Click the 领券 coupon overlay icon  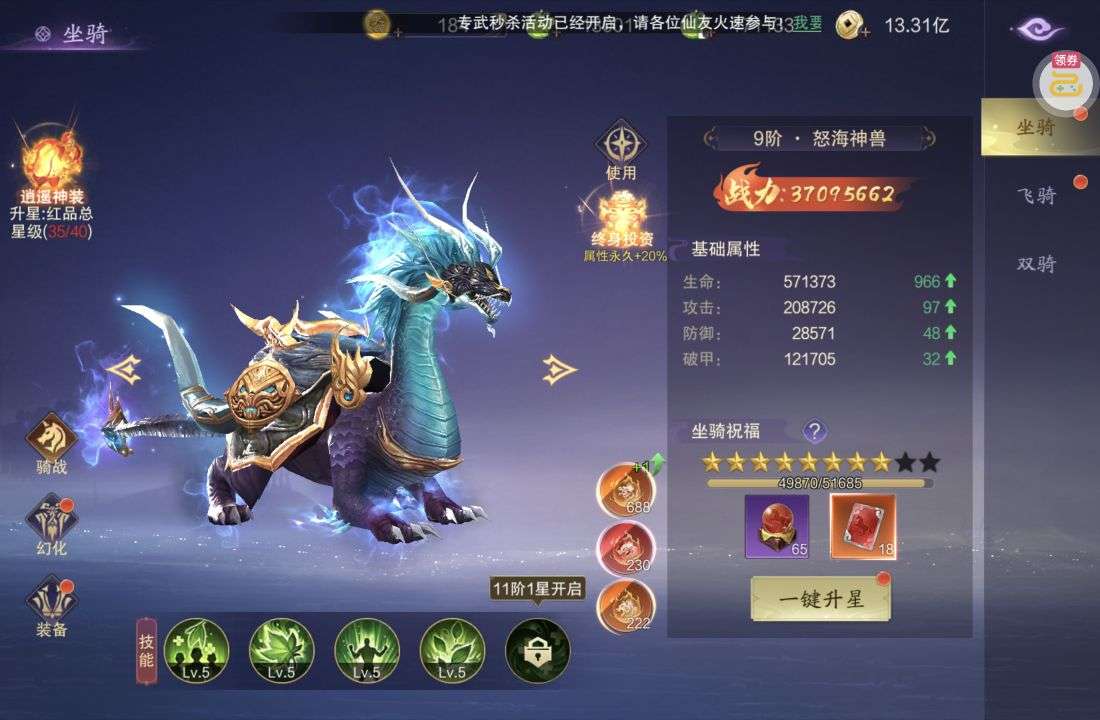click(x=1066, y=81)
